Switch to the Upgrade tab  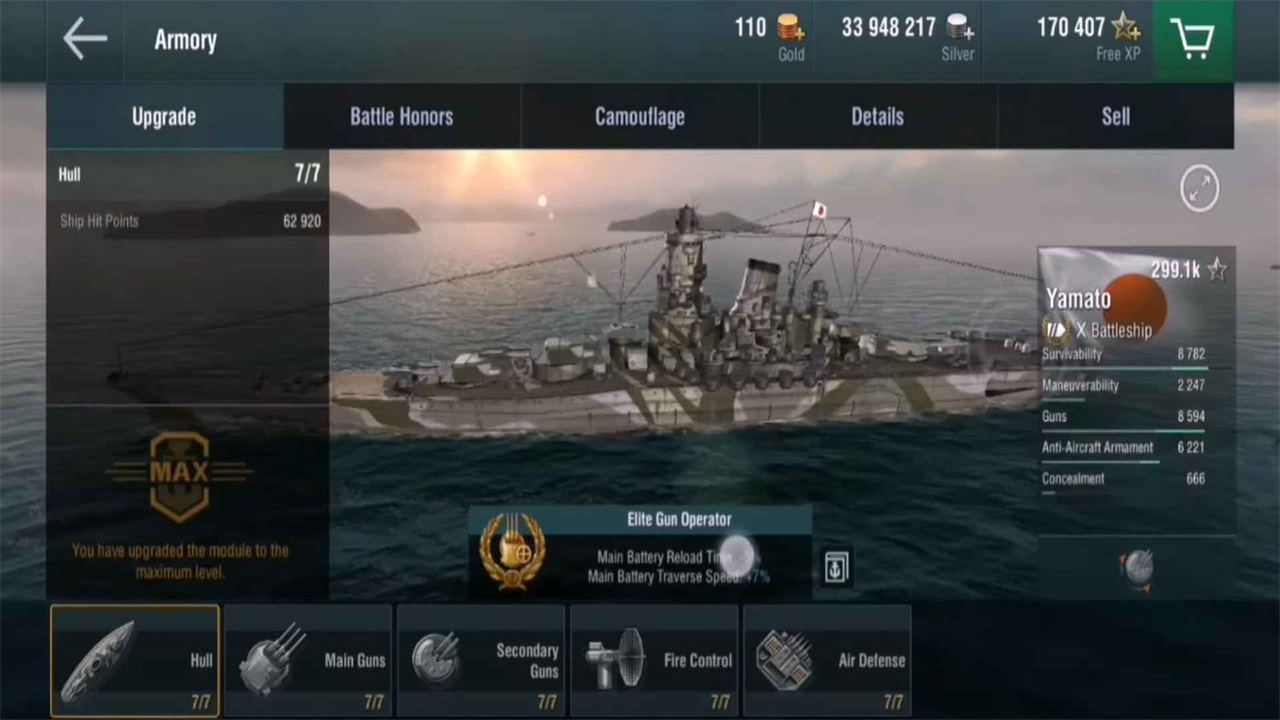point(164,116)
